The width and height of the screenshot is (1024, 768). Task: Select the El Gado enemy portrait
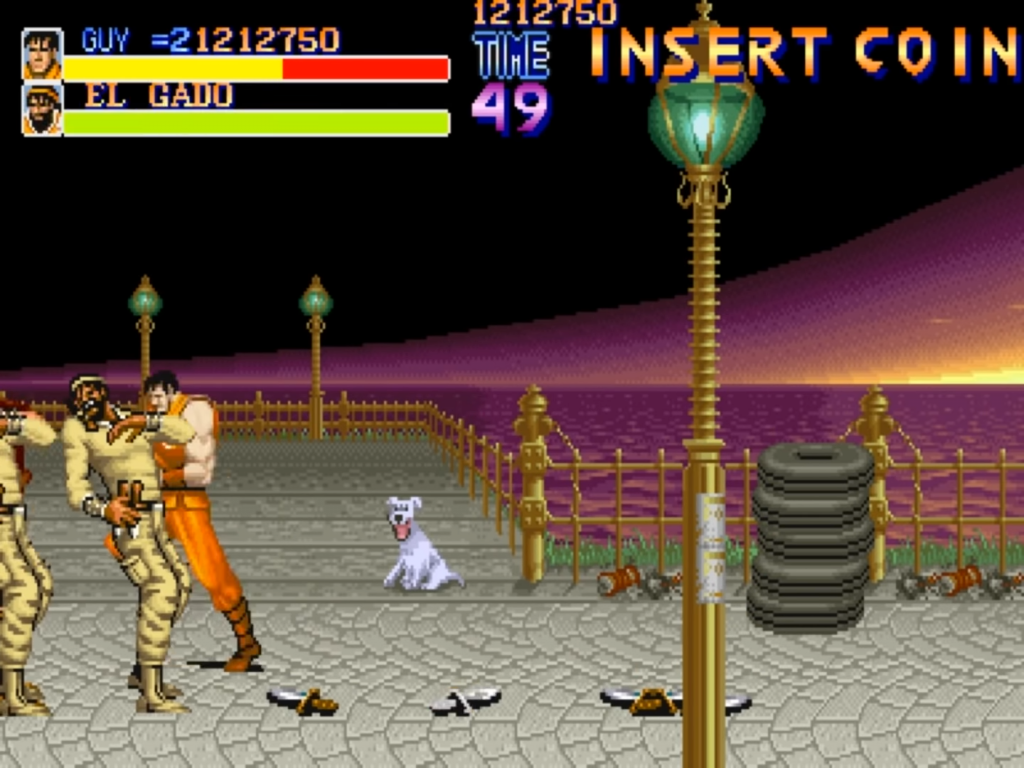tap(42, 110)
